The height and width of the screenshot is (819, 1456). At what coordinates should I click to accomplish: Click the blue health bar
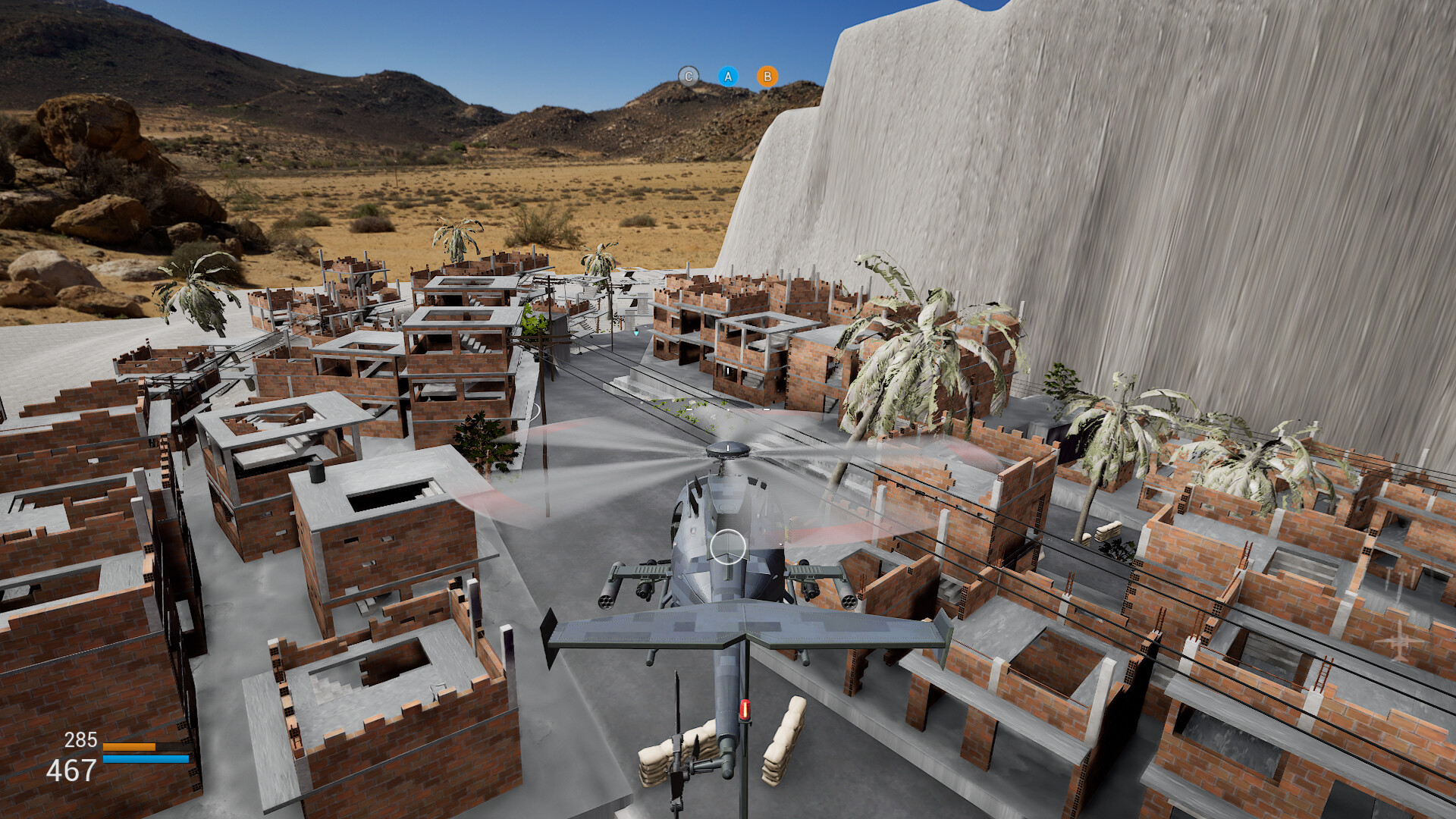(146, 758)
